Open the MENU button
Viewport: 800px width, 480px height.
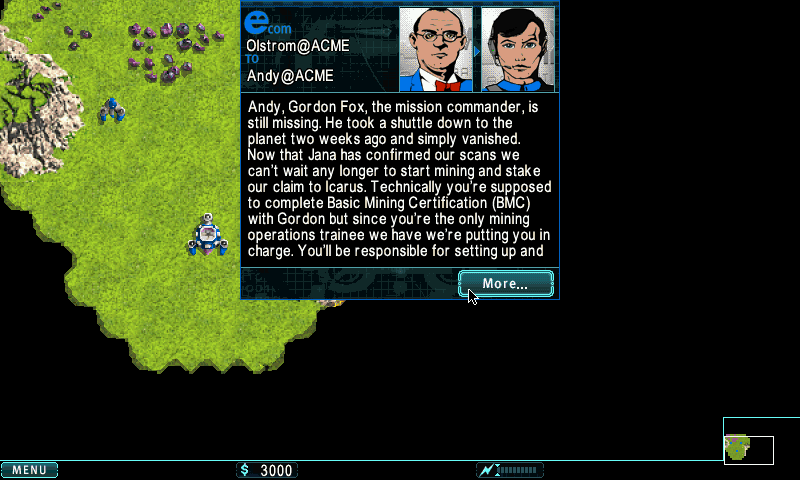point(29,470)
